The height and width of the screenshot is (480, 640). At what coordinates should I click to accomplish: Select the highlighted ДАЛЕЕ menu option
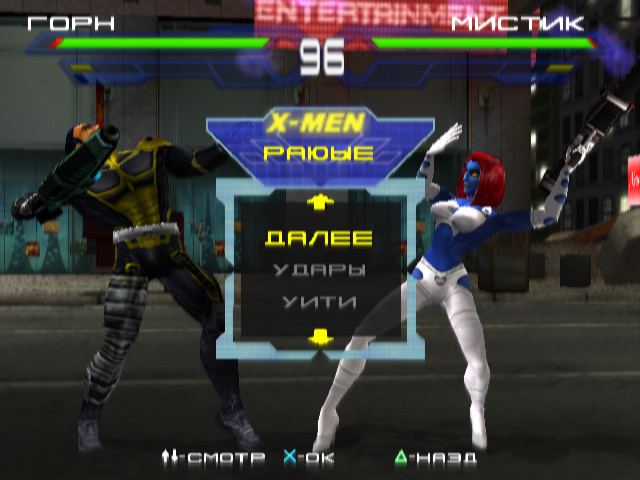[x=319, y=238]
